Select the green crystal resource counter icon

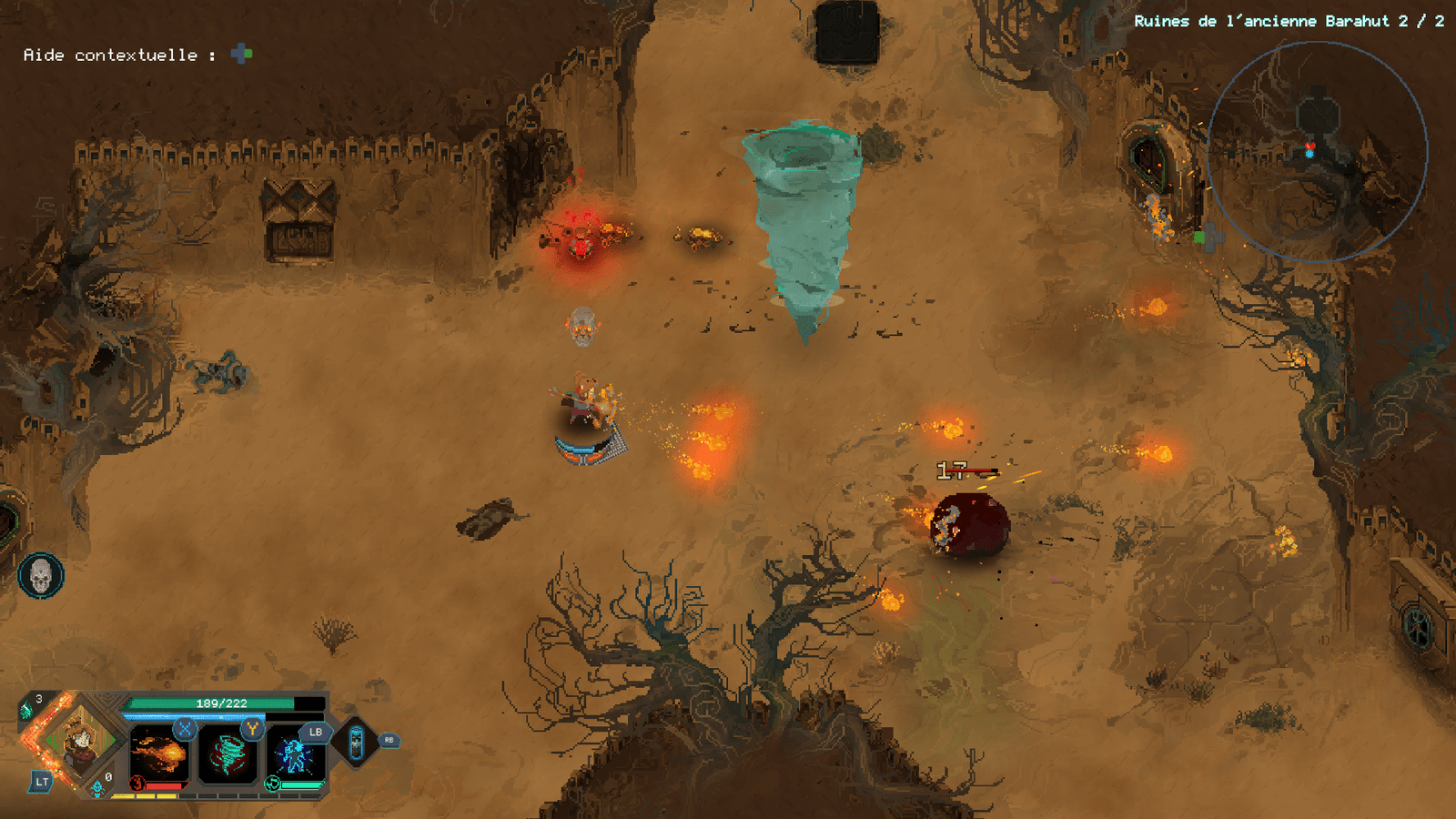pos(26,710)
